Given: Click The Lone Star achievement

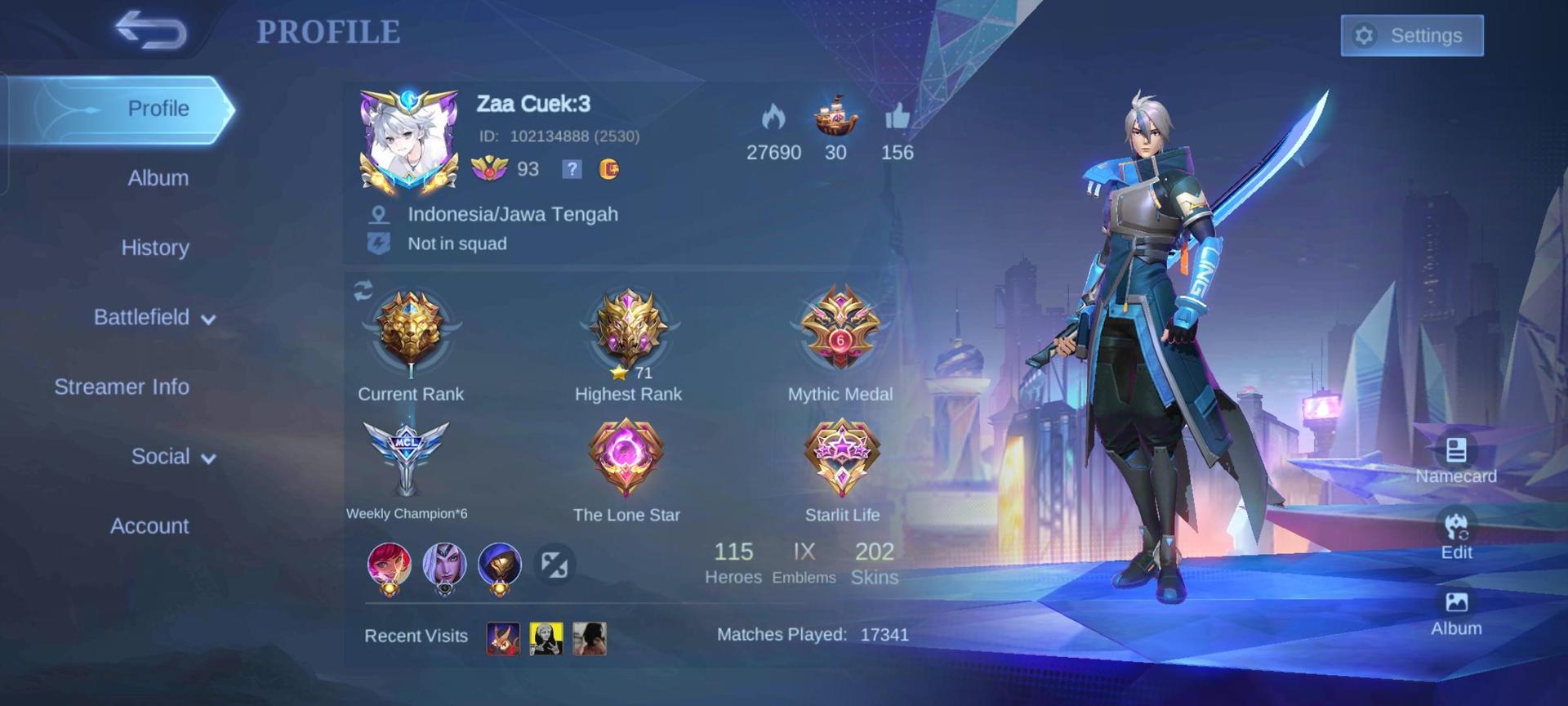Looking at the screenshot, I should click(626, 458).
